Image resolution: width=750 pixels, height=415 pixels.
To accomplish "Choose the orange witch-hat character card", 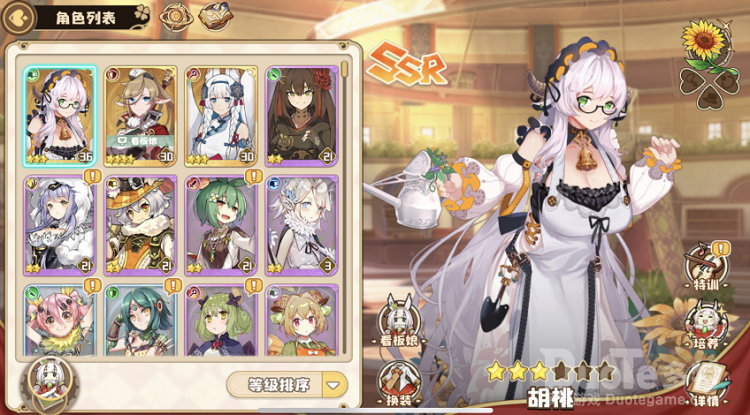I will [x=140, y=225].
